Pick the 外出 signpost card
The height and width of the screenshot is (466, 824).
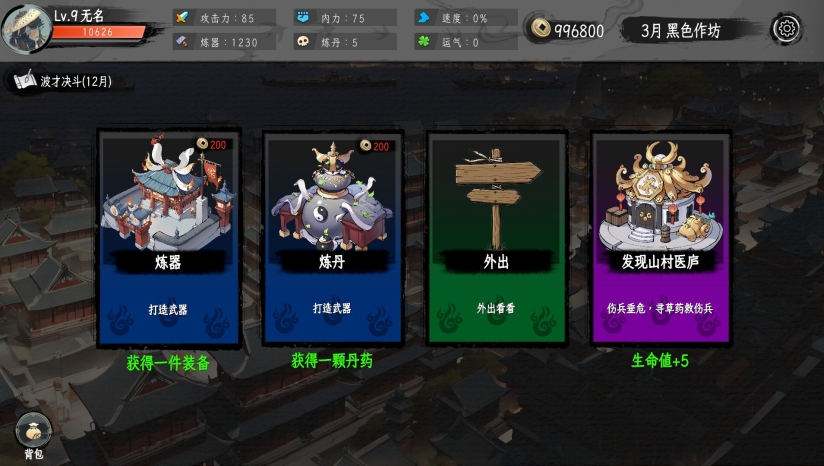pos(496,238)
